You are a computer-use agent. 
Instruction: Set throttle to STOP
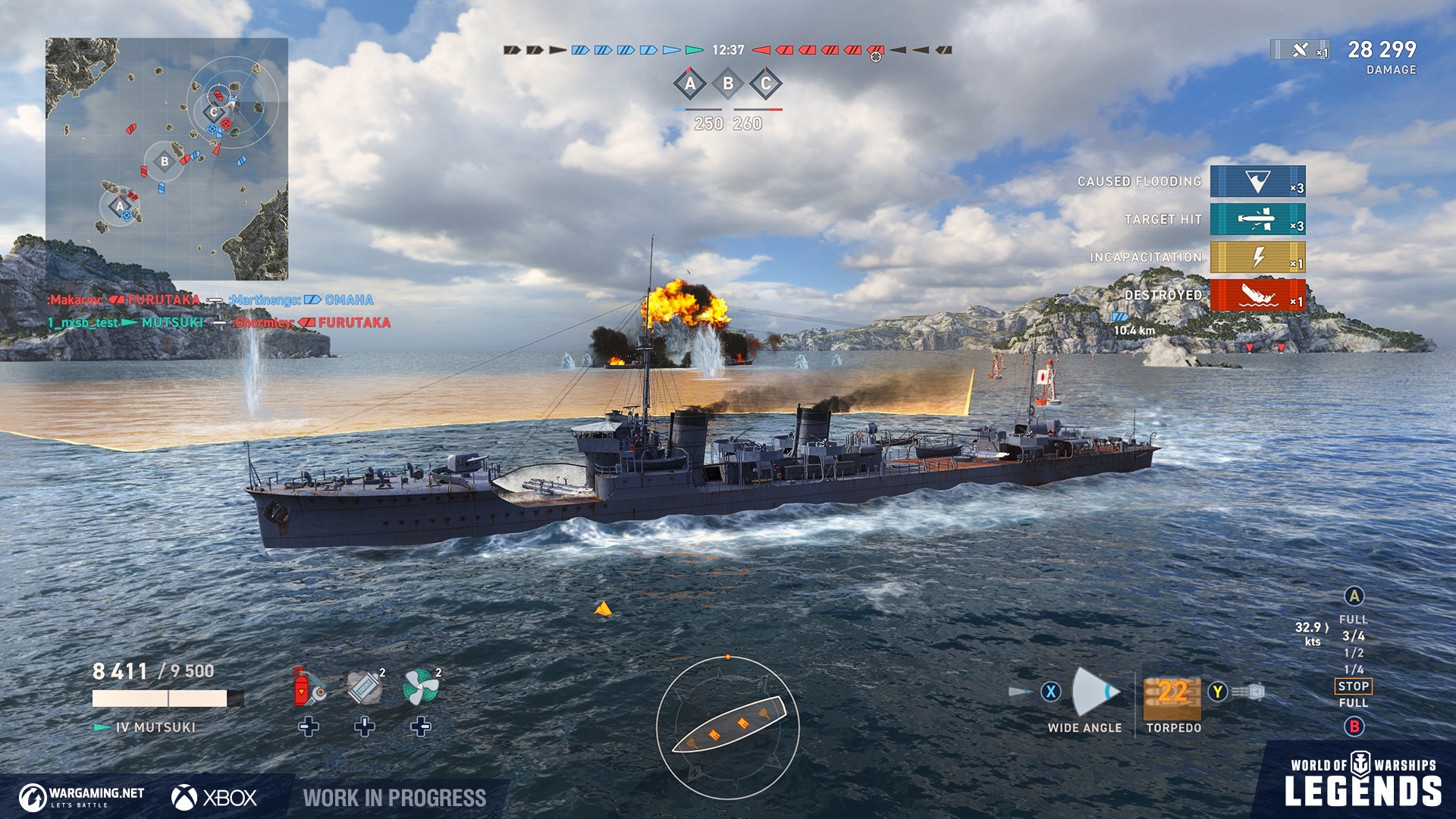pos(1354,686)
